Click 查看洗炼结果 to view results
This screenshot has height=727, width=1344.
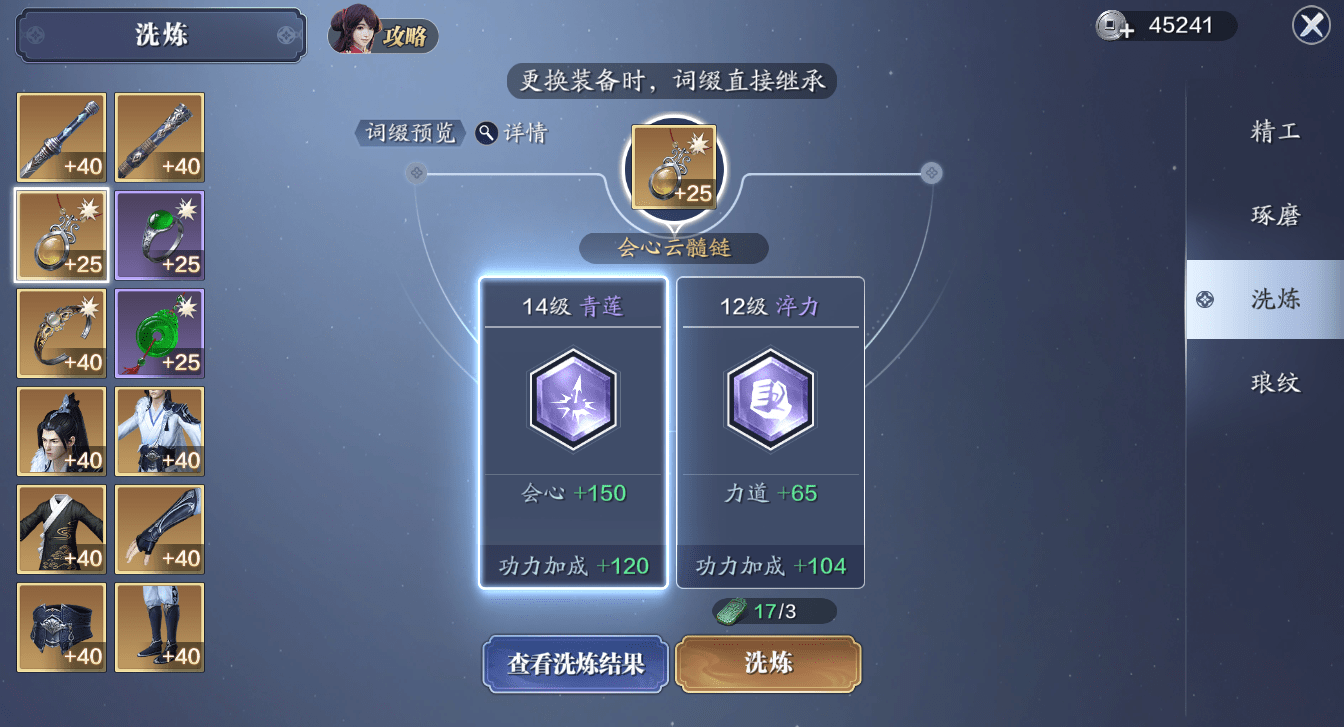[x=575, y=664]
